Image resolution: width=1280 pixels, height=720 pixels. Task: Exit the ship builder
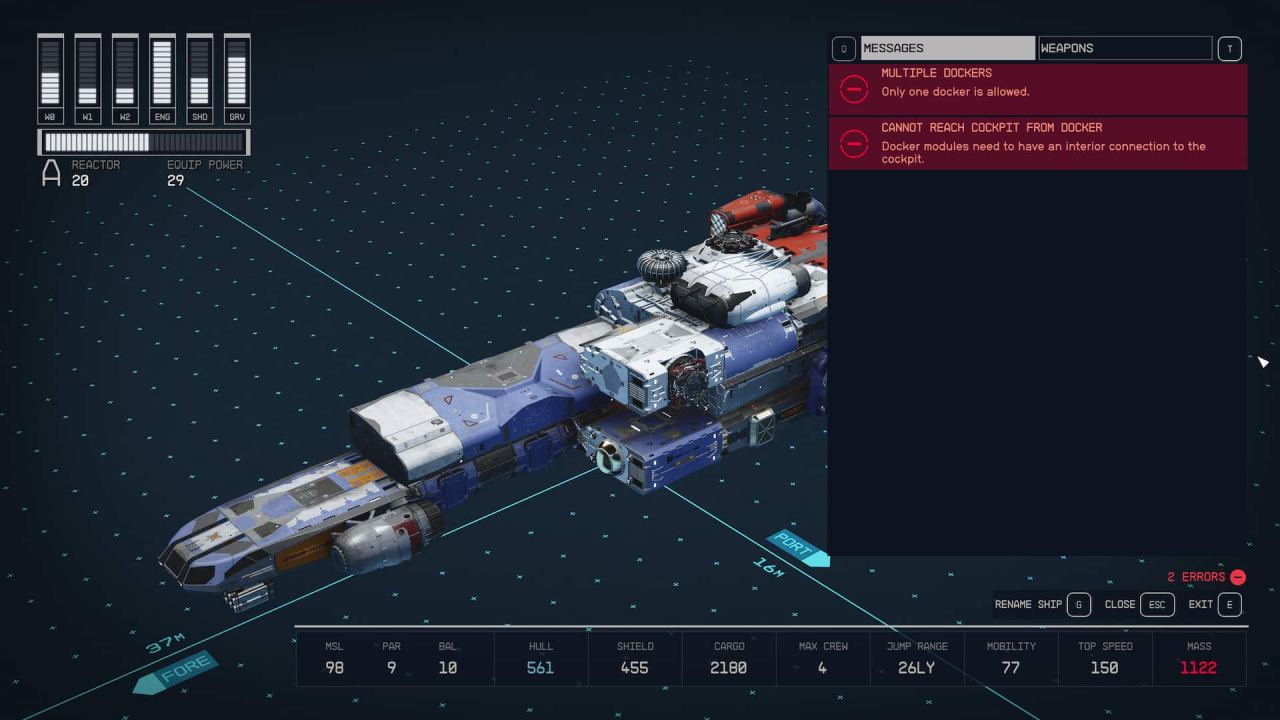point(1199,604)
